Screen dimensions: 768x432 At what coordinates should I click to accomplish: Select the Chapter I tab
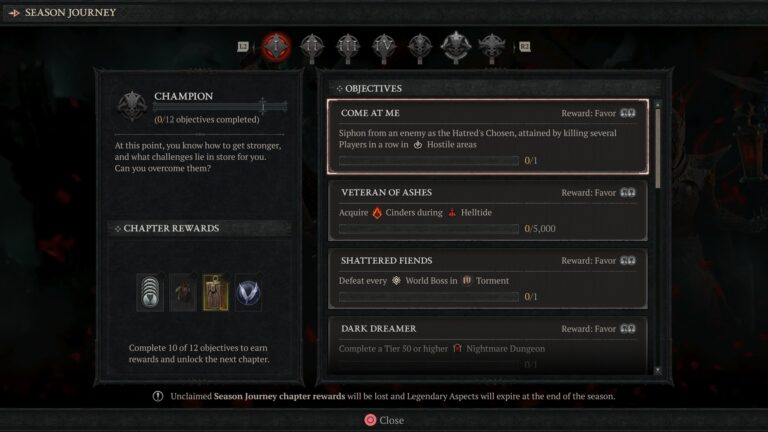(278, 46)
